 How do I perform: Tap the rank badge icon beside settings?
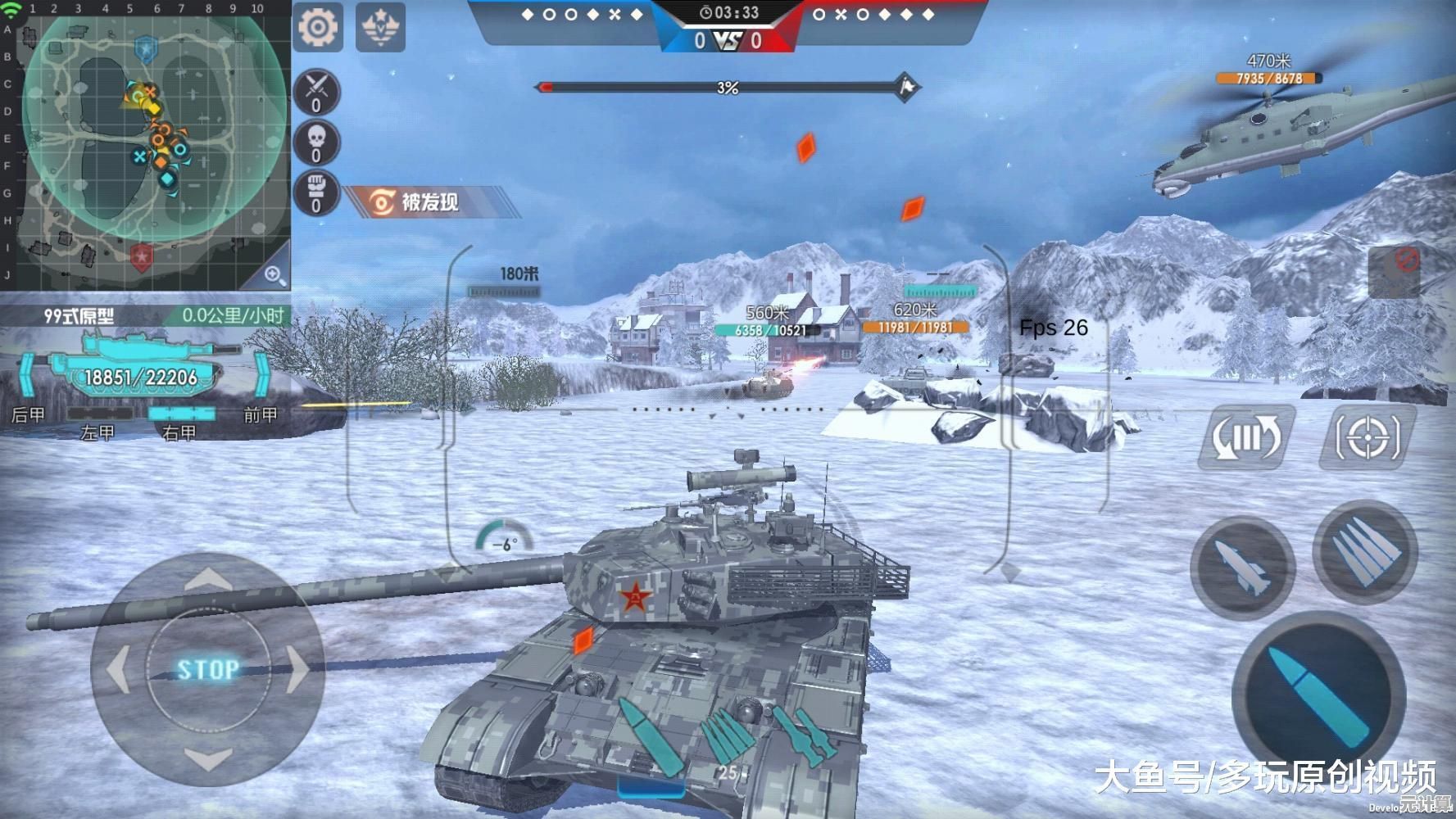380,27
